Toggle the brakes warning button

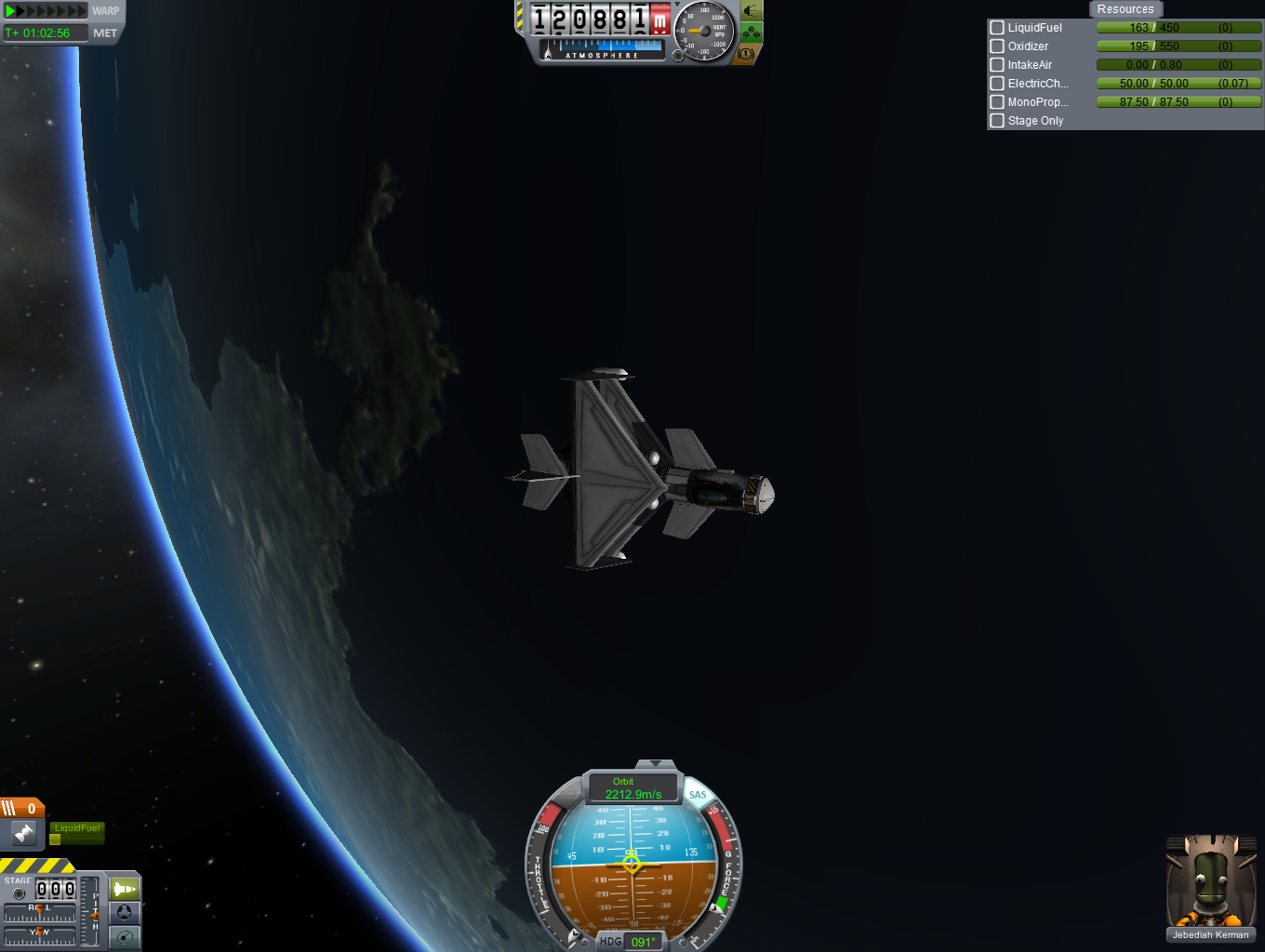point(746,54)
